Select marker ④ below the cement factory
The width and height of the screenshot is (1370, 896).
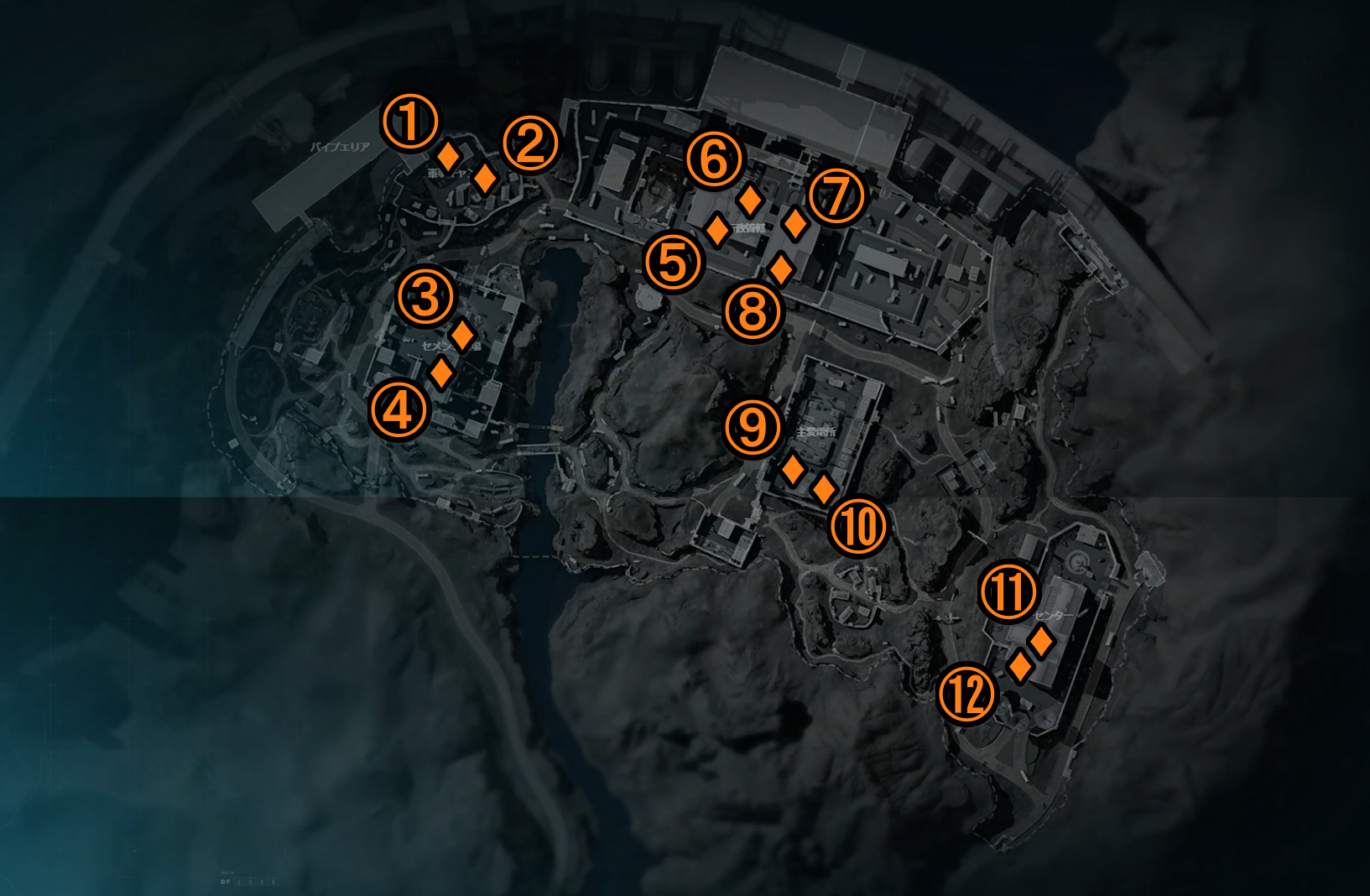(400, 410)
